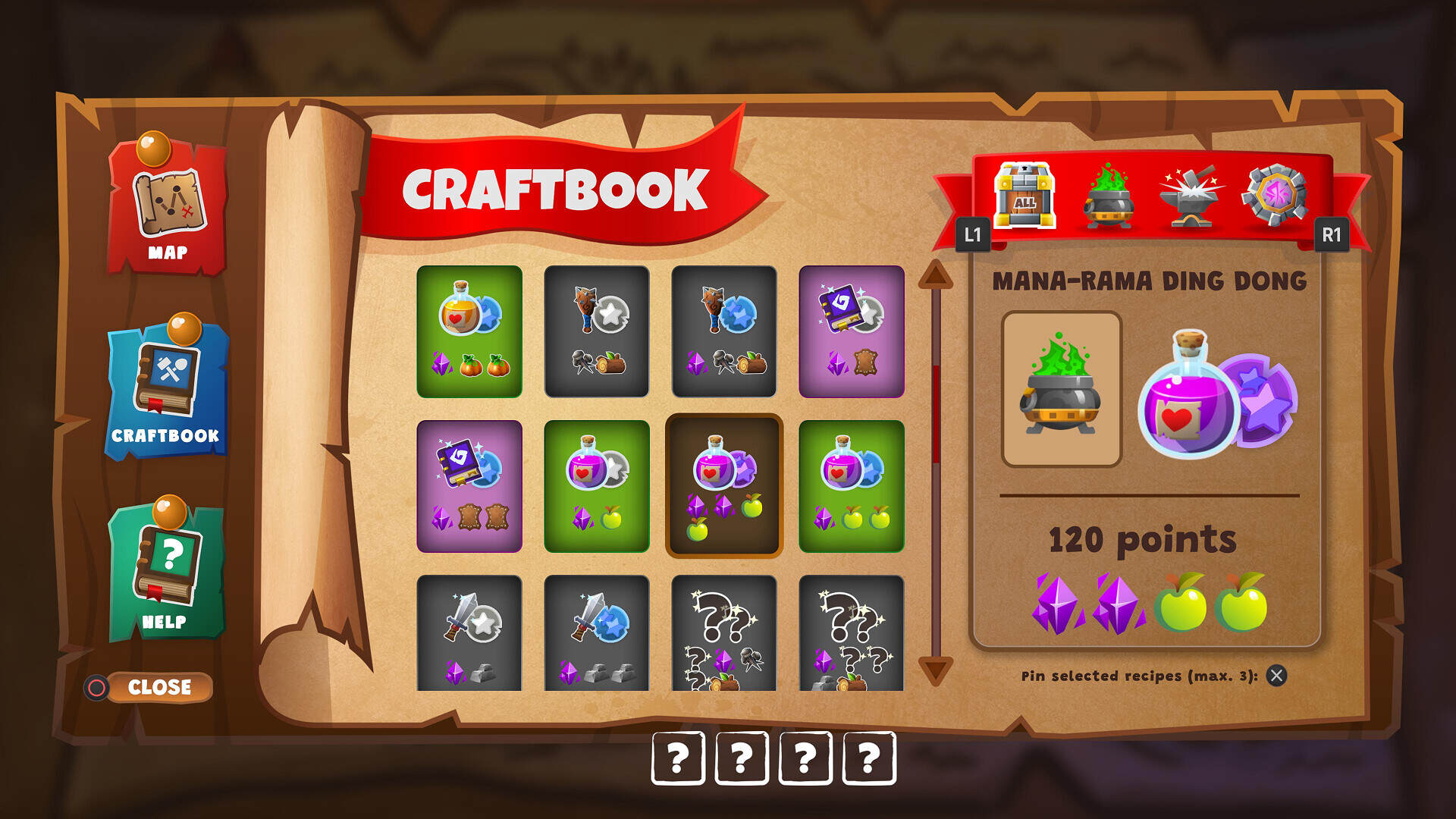Select the spellbook recipe needing one leather
This screenshot has height=819, width=1456.
(852, 331)
